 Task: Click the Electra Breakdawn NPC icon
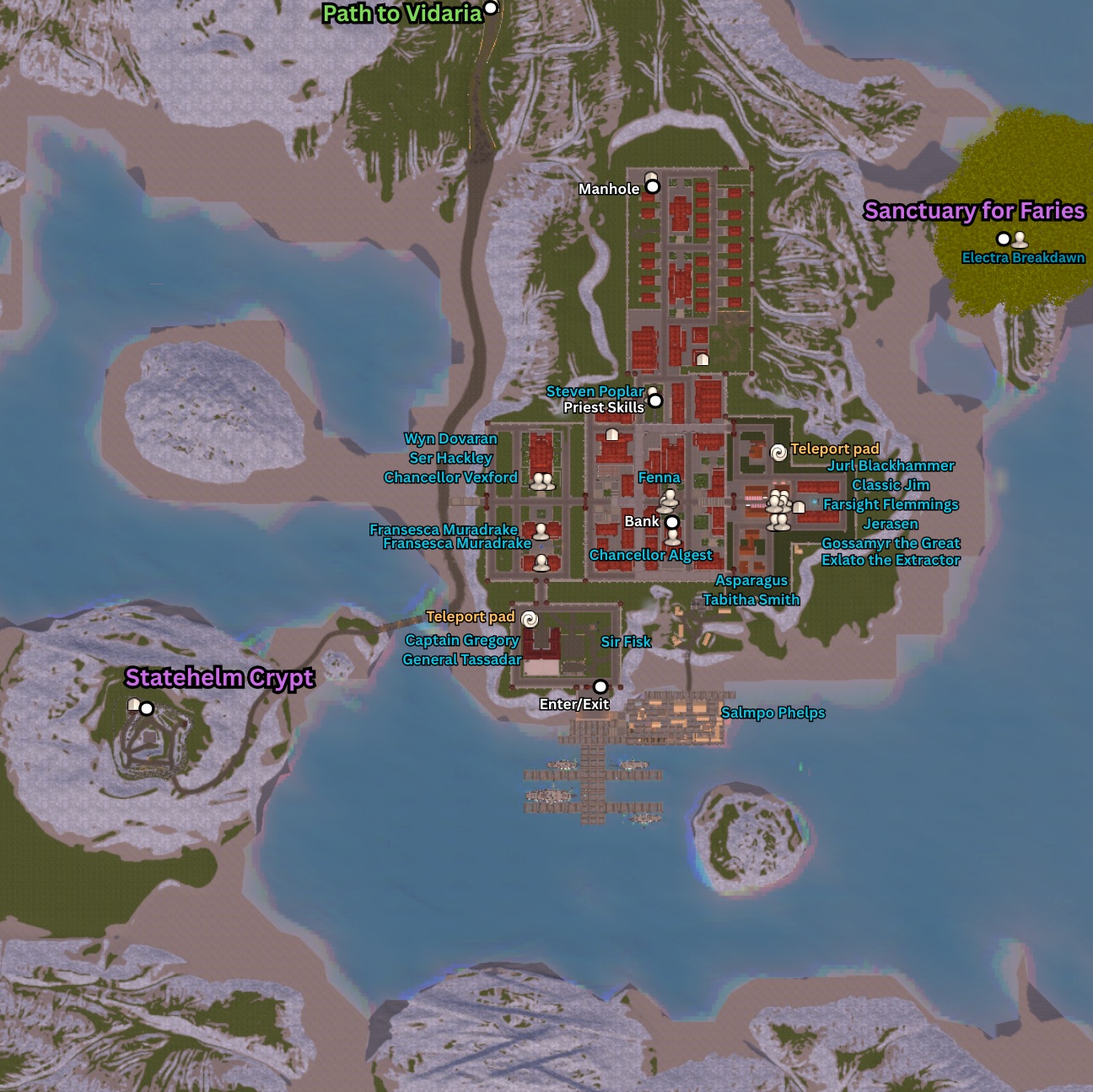pos(1020,240)
